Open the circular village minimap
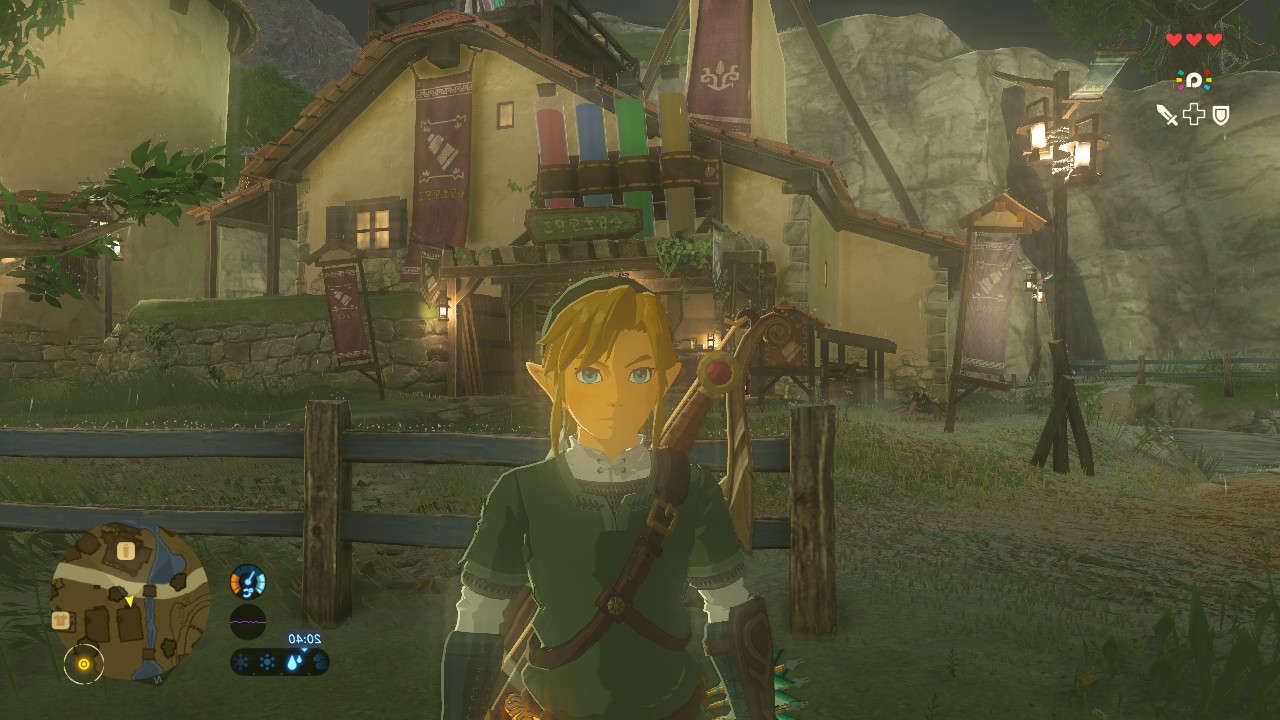Viewport: 1280px width, 720px height. [130, 600]
